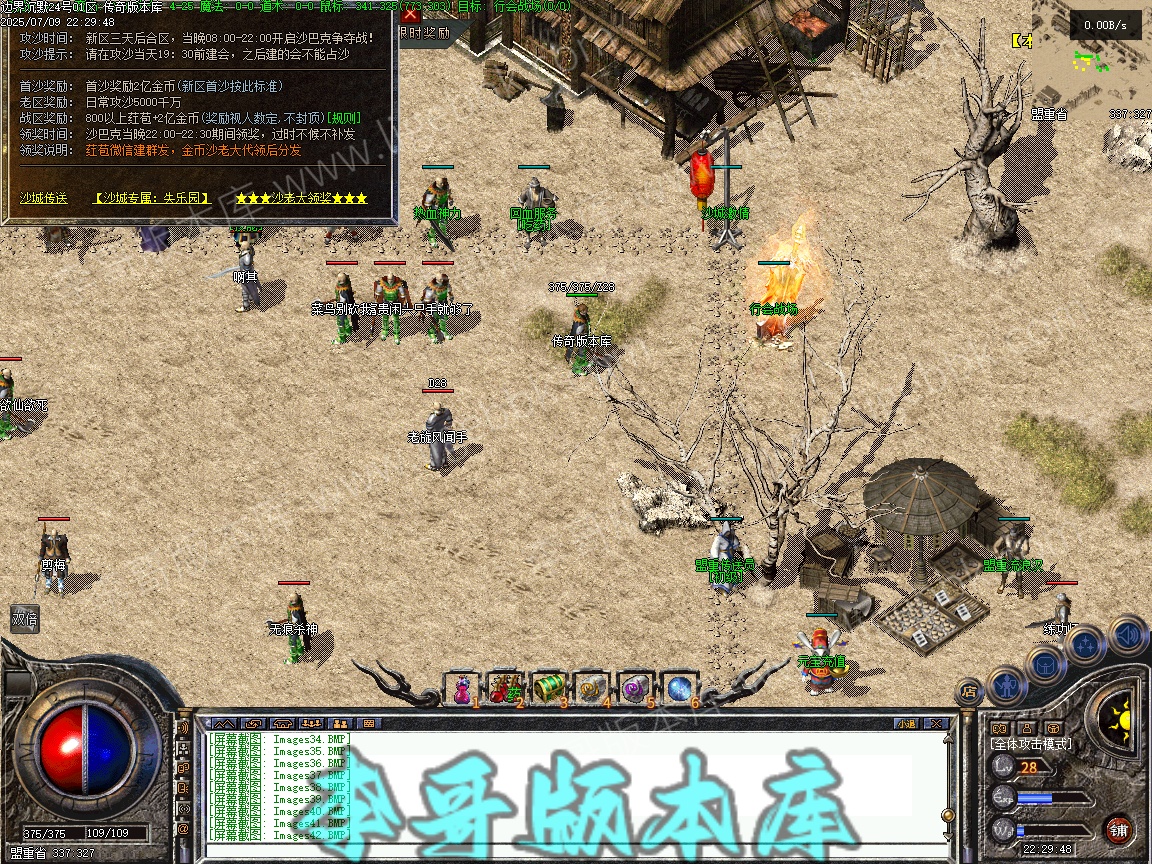Open the [规则] rules link
This screenshot has height=864, width=1152.
[344, 119]
